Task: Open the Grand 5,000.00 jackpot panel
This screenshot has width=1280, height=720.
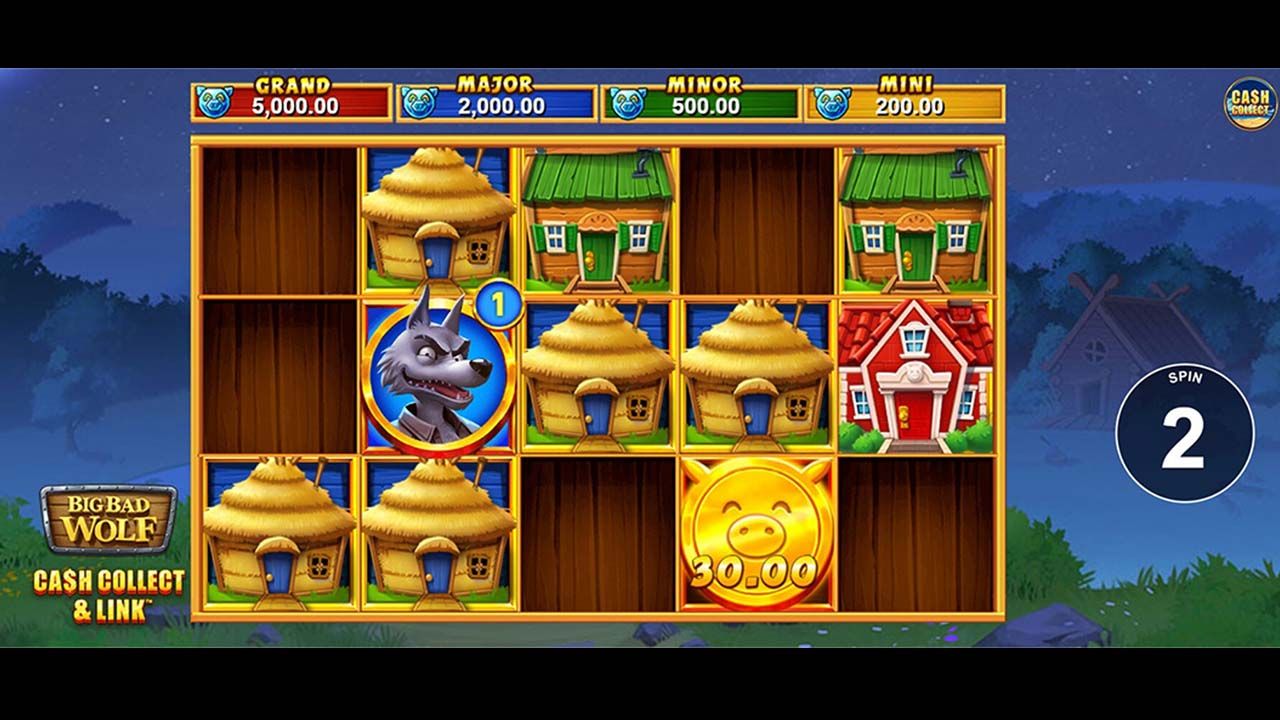Action: (x=290, y=100)
